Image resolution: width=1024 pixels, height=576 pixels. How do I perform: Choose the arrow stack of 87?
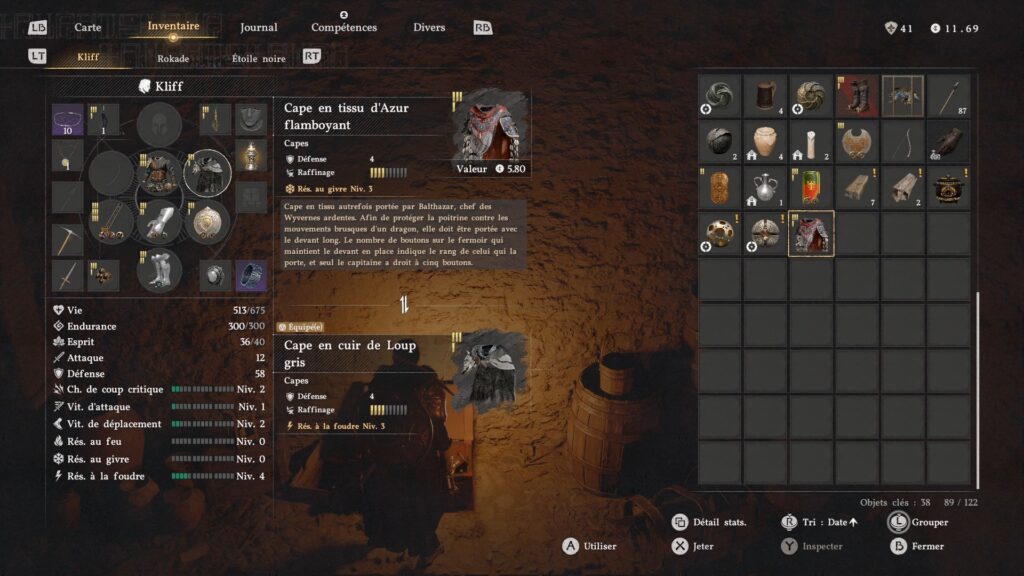pyautogui.click(x=948, y=96)
